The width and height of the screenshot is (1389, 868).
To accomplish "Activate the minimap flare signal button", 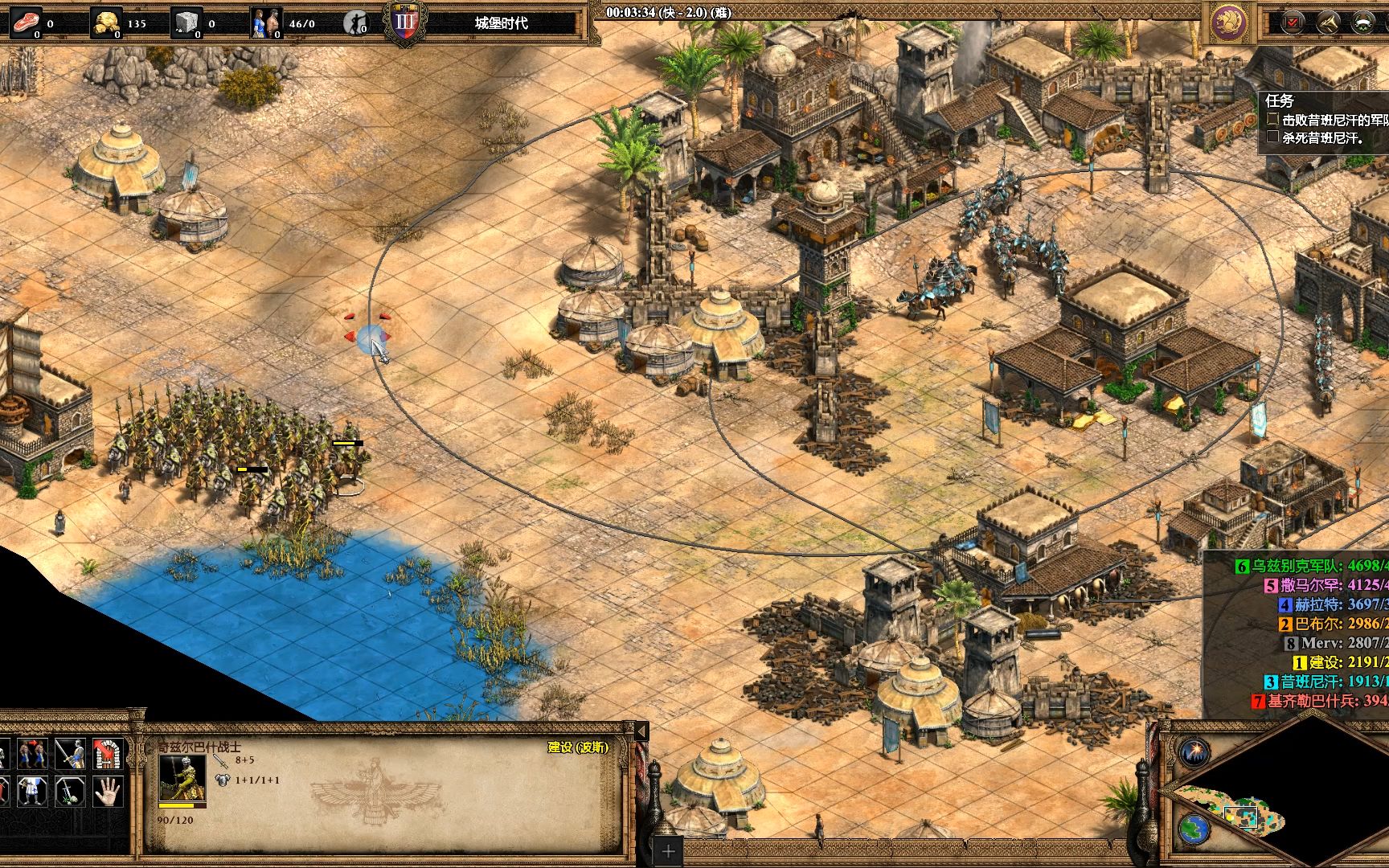I will (1194, 751).
